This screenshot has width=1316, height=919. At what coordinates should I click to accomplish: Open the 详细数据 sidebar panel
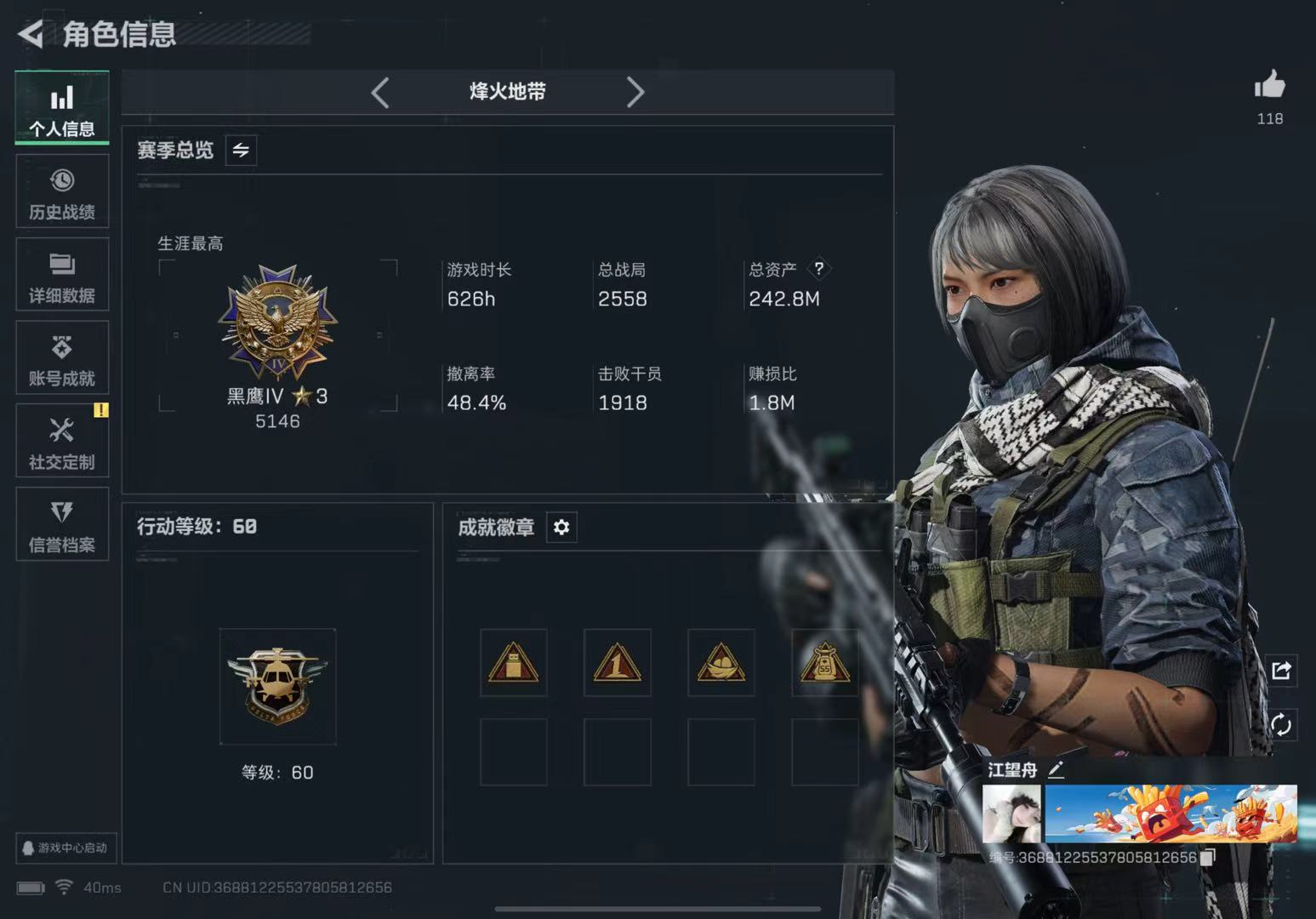(61, 274)
